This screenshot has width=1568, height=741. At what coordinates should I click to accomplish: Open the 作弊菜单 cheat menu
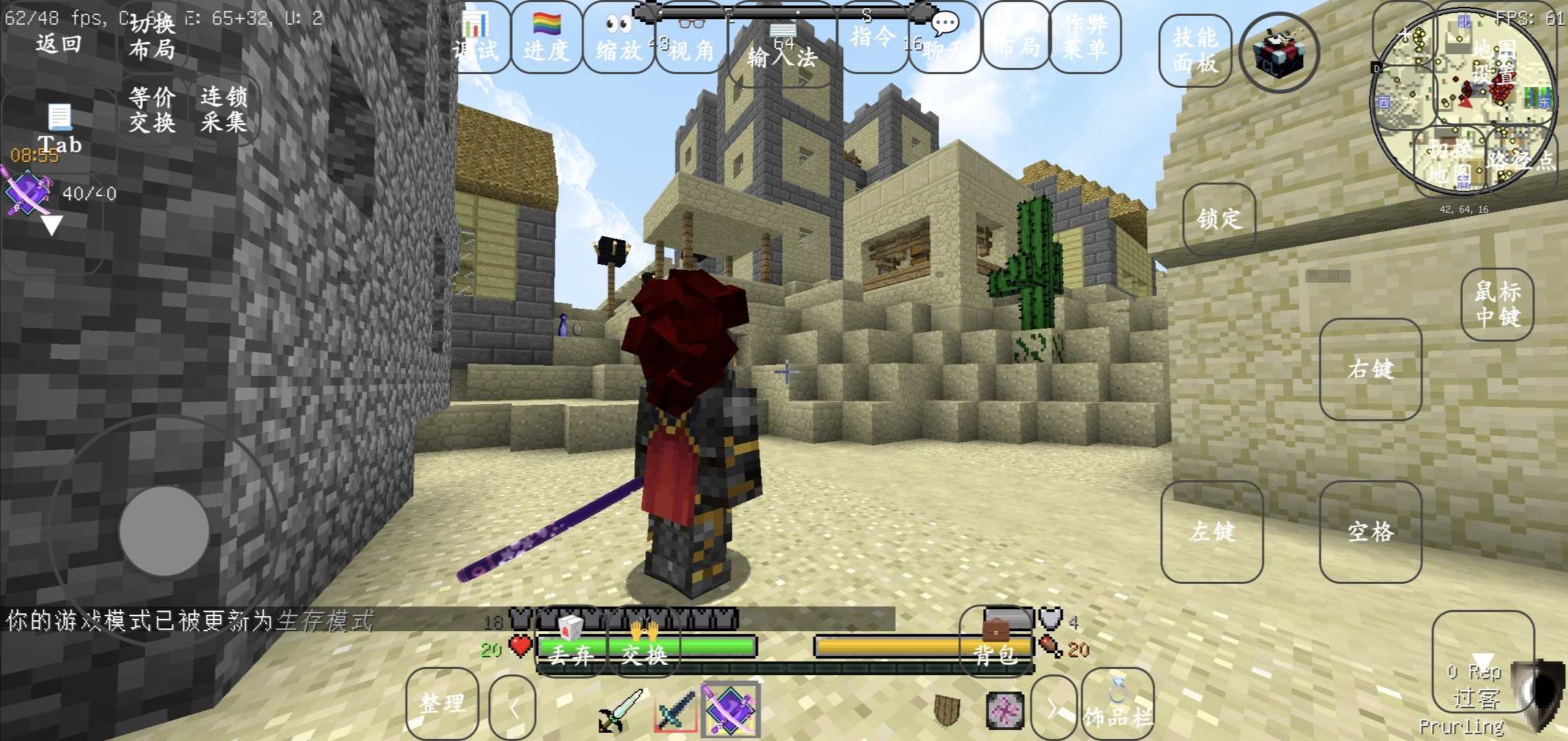click(x=1085, y=37)
